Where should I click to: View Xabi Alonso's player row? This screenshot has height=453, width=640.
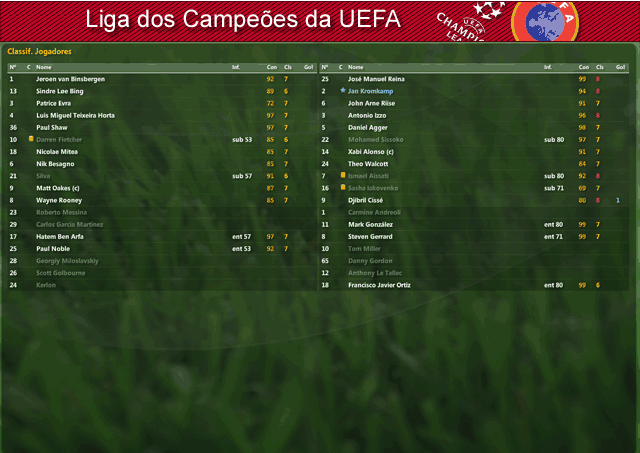click(x=370, y=151)
